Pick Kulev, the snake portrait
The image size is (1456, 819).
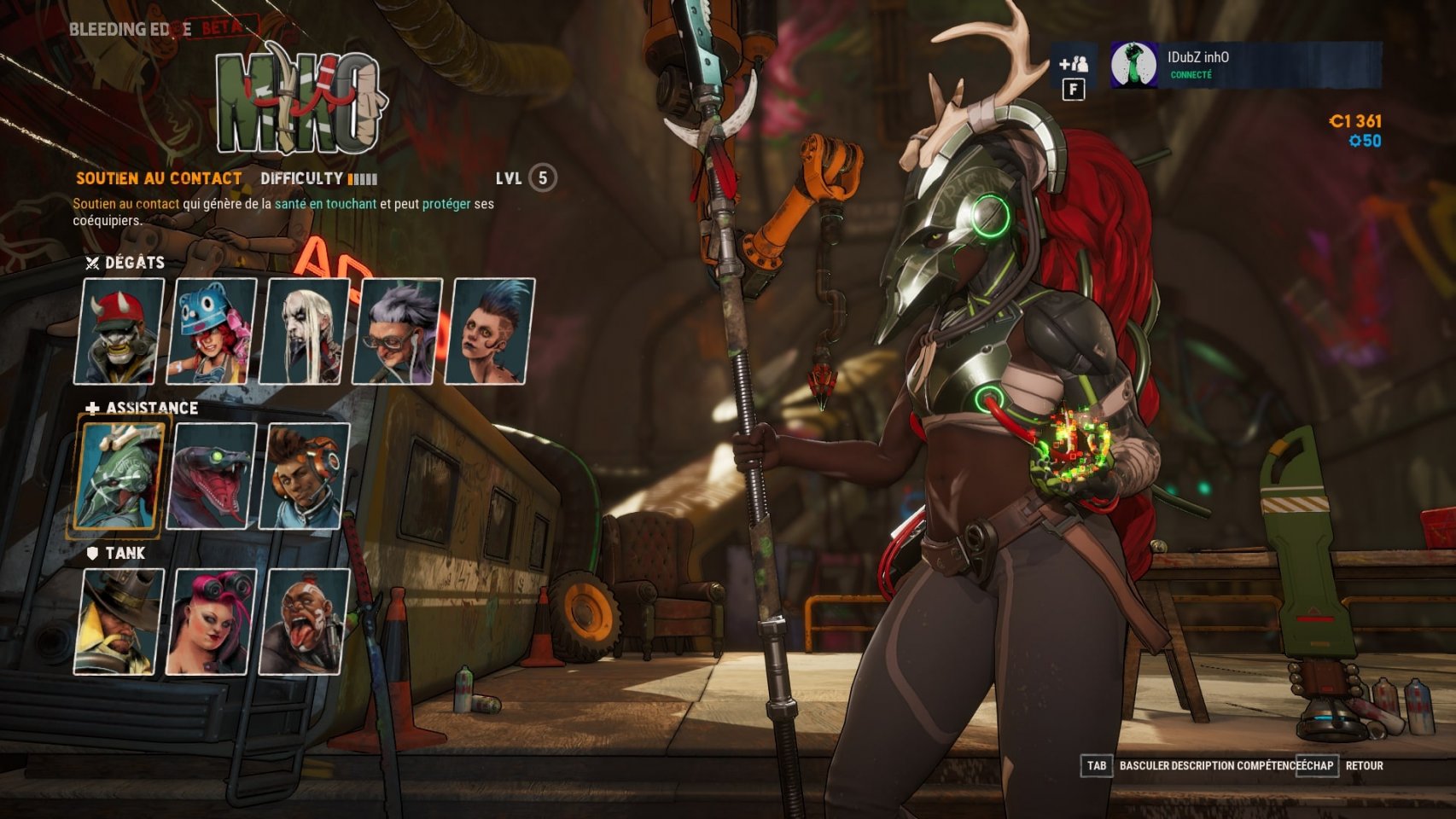[212, 476]
